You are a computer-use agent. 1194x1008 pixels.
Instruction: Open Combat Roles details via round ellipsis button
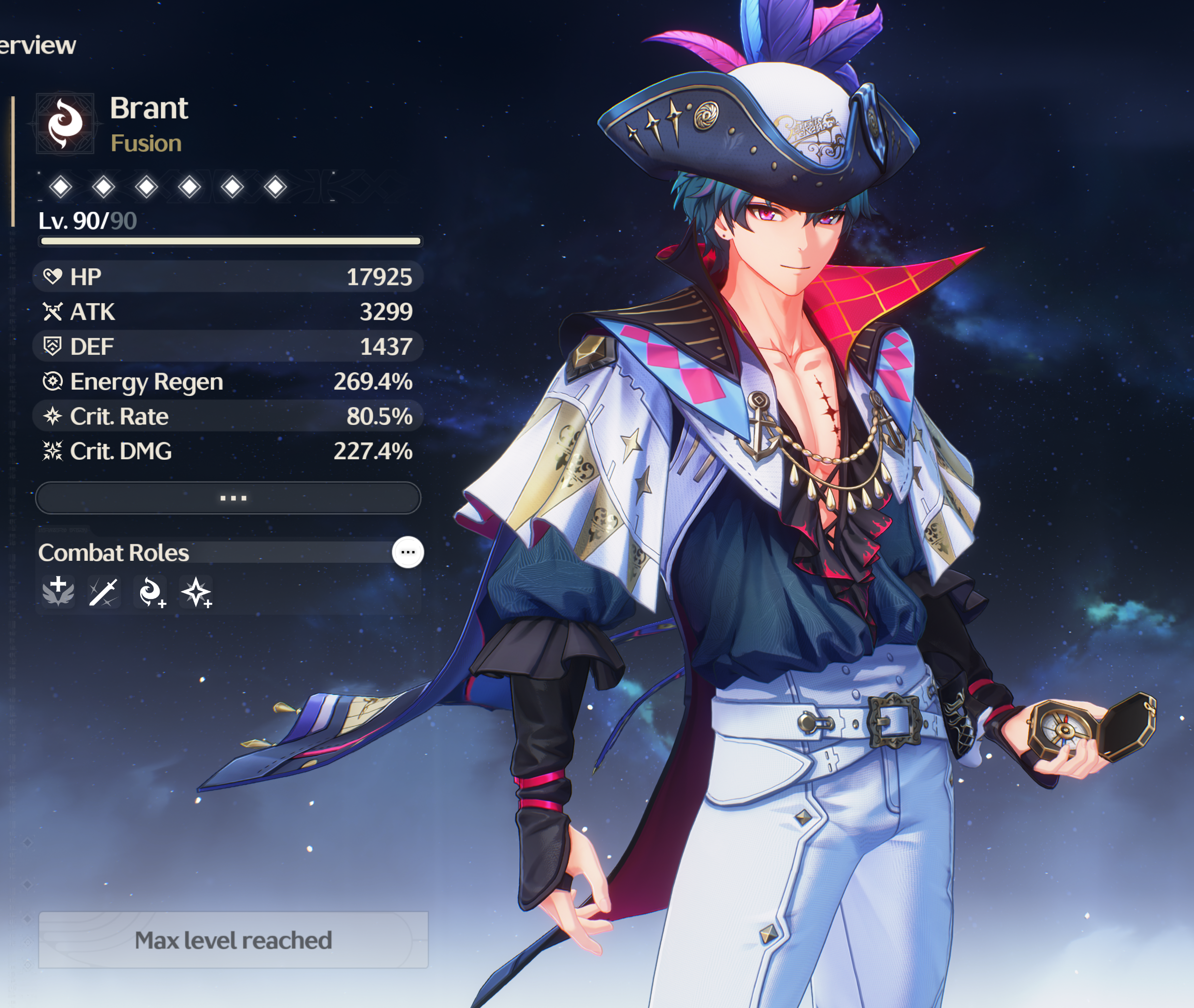coord(408,552)
